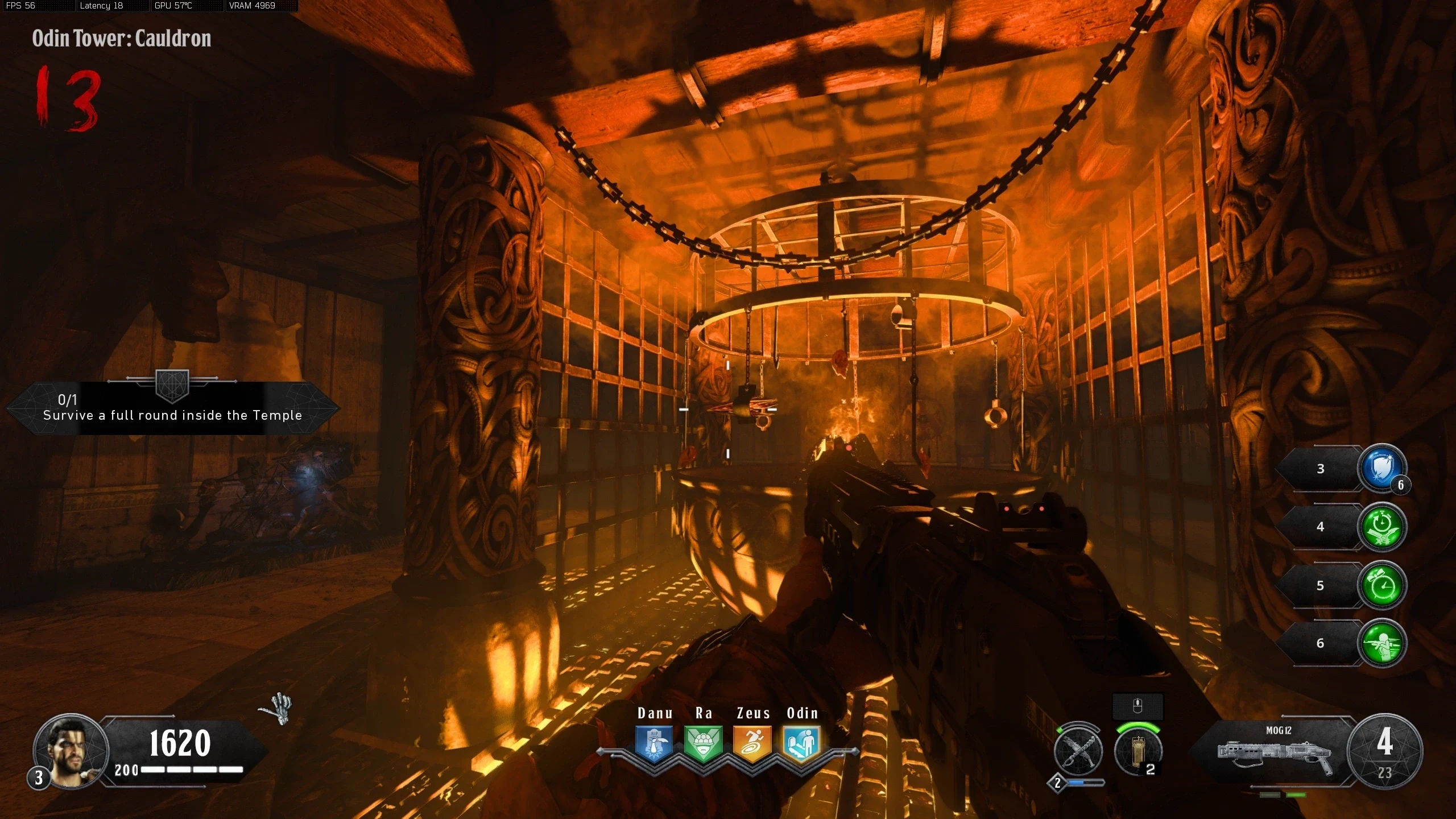
Task: Activate the green stopwatch elixir in slot 5
Action: click(1381, 586)
